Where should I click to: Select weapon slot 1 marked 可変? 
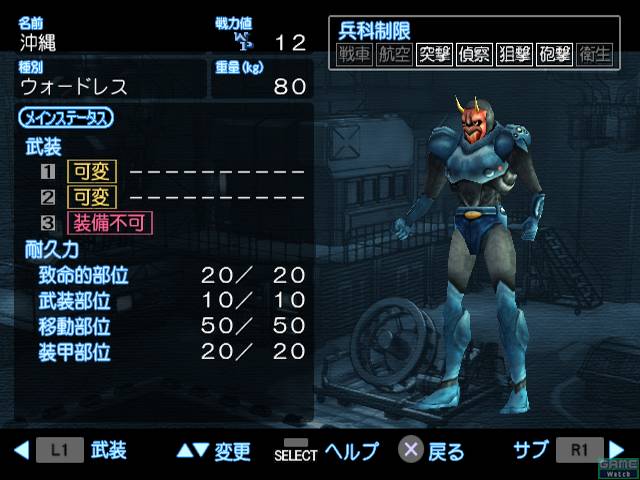[x=91, y=171]
